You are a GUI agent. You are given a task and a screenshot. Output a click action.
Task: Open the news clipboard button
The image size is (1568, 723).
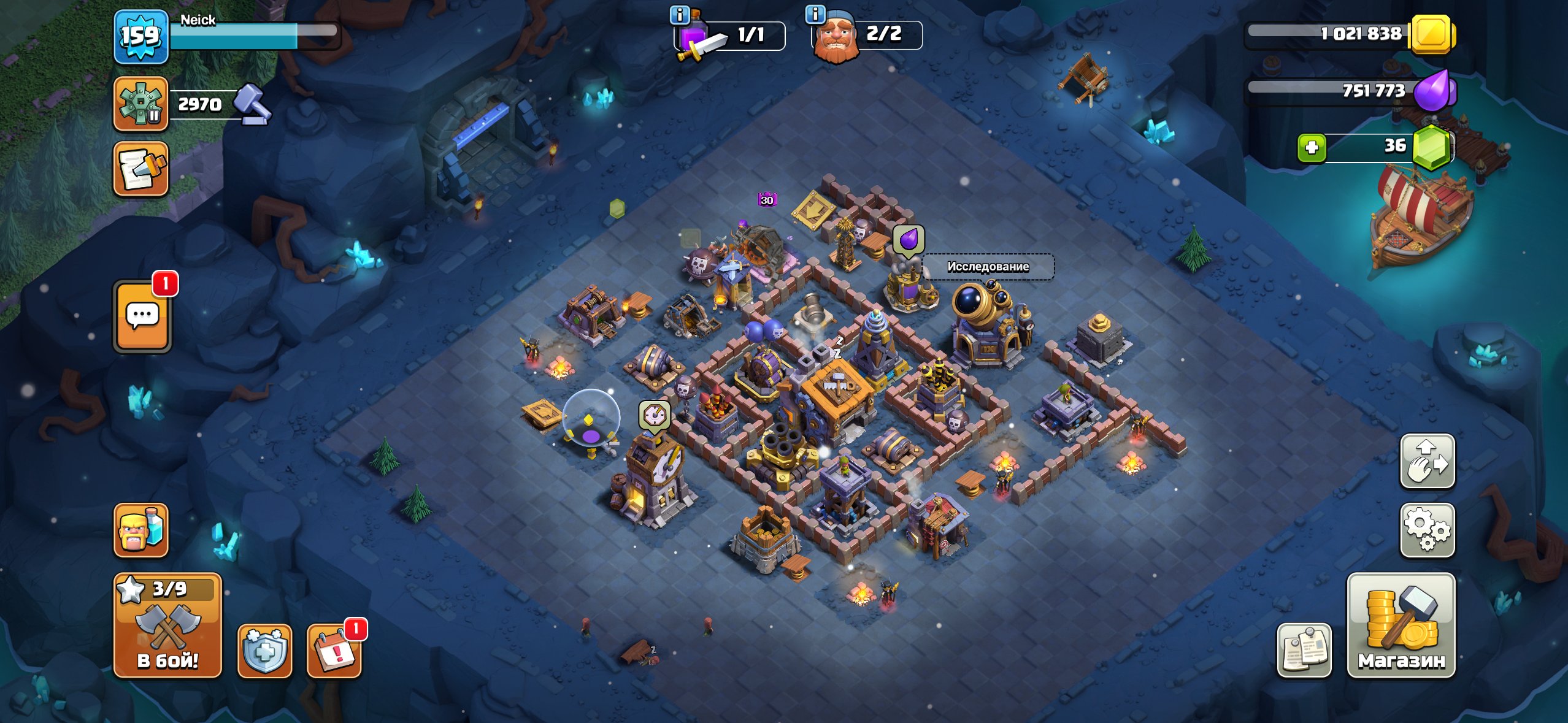tap(1304, 651)
